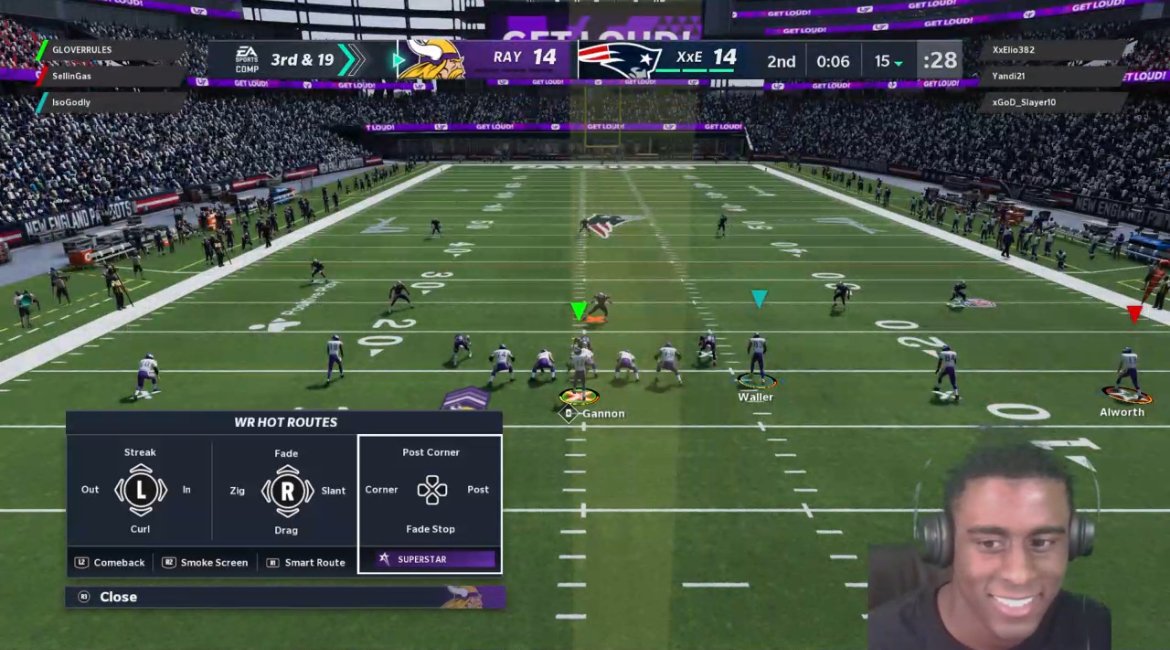This screenshot has height=650, width=1170.
Task: Select receiver Waller's name marker
Action: point(756,397)
